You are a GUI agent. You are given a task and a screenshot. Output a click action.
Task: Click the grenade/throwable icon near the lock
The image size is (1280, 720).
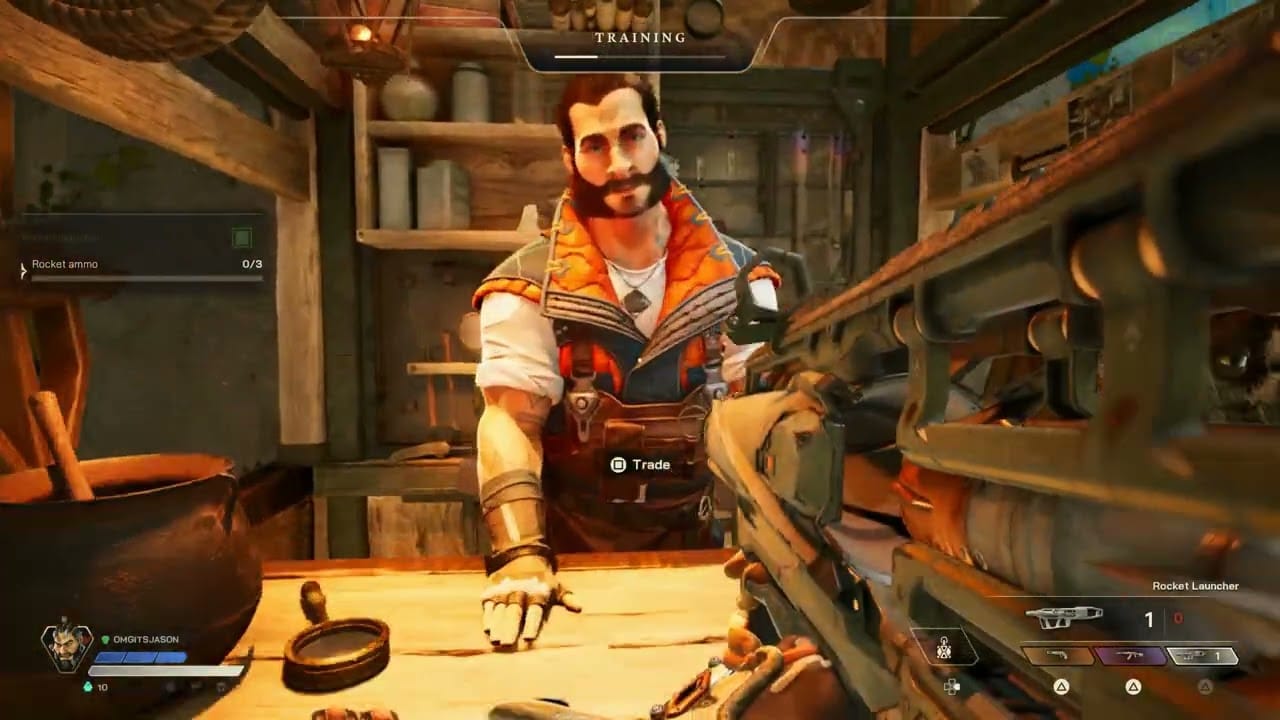point(944,649)
